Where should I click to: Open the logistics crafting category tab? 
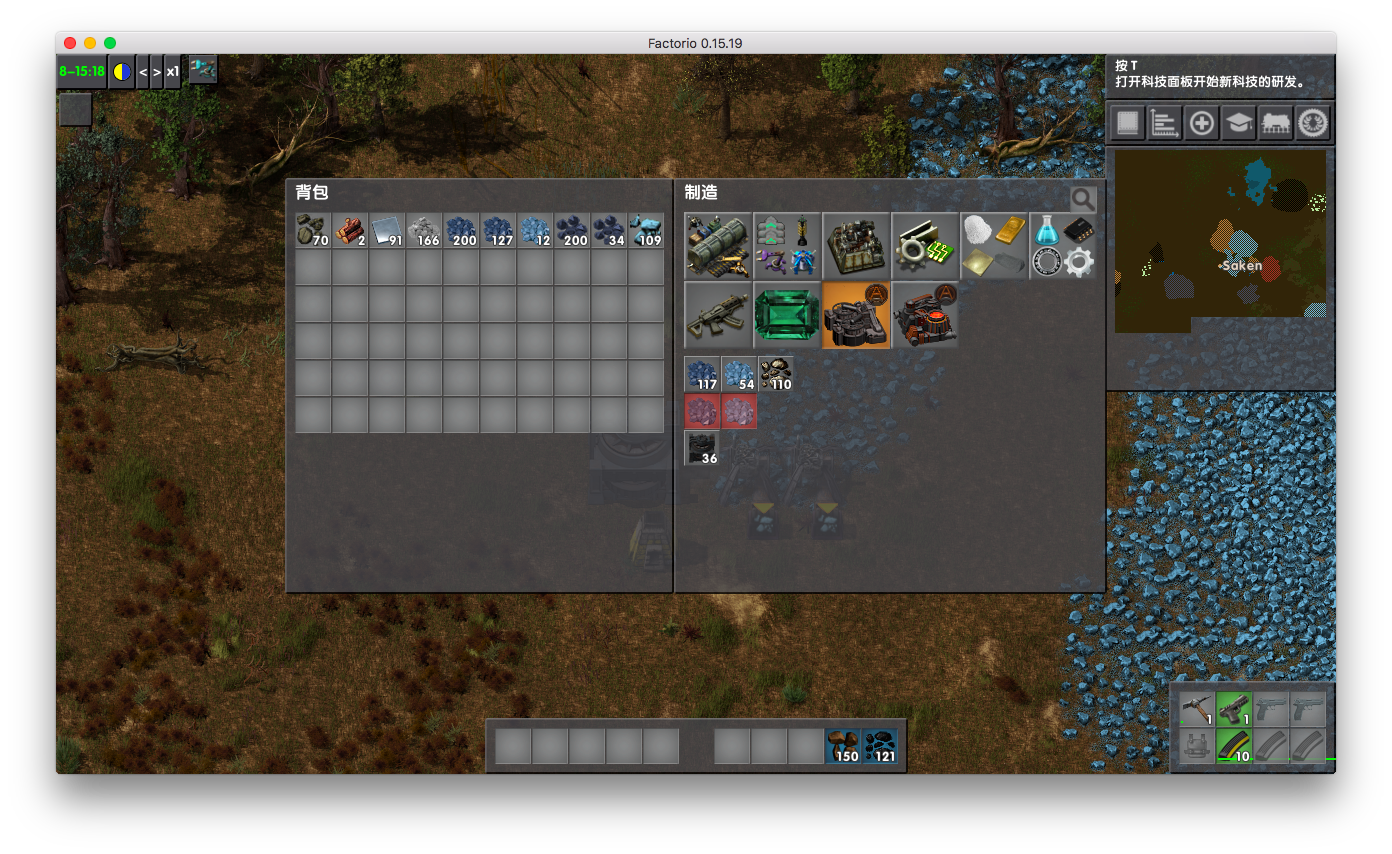coord(718,246)
